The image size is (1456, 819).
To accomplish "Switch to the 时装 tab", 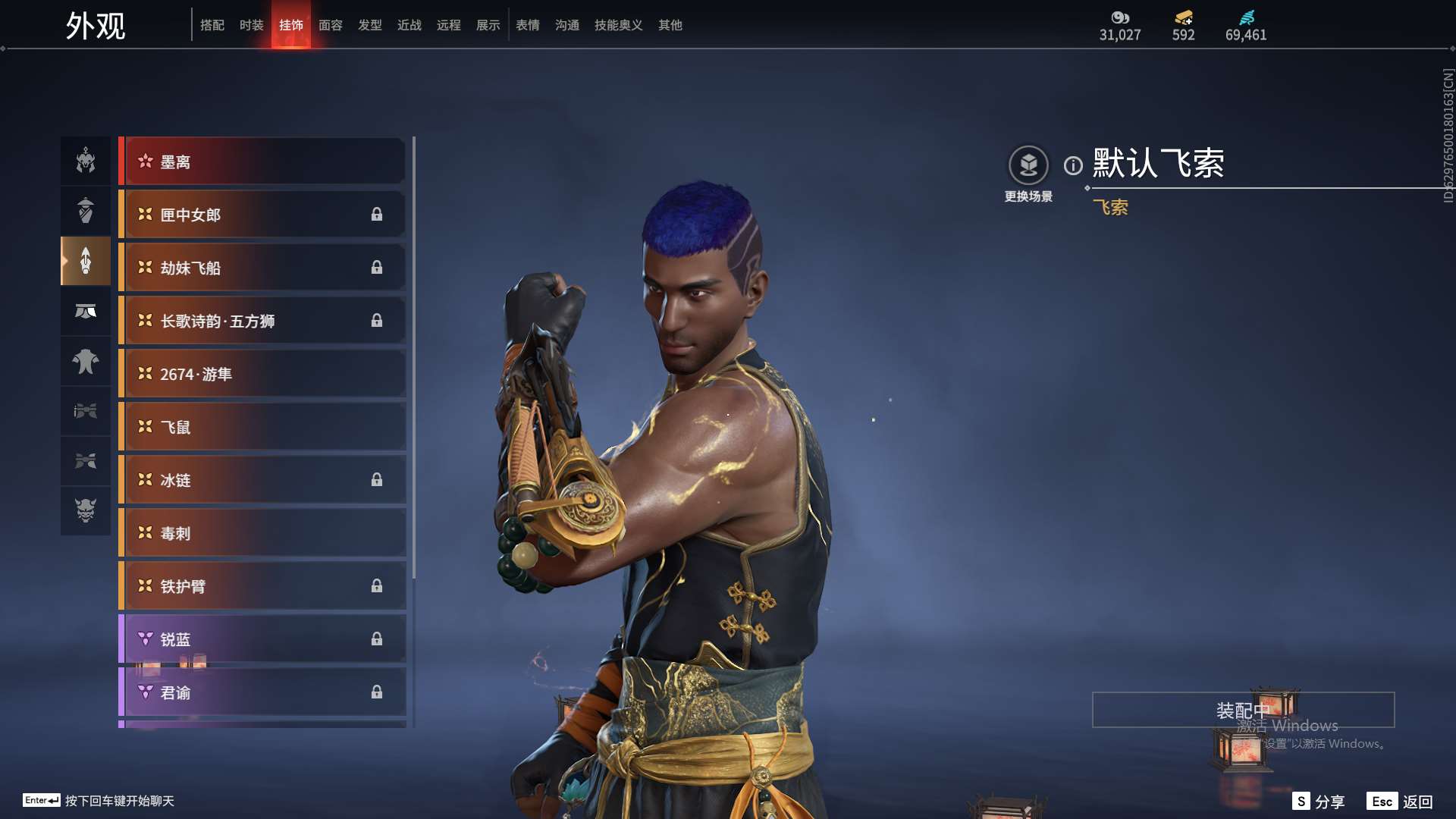I will tap(251, 25).
